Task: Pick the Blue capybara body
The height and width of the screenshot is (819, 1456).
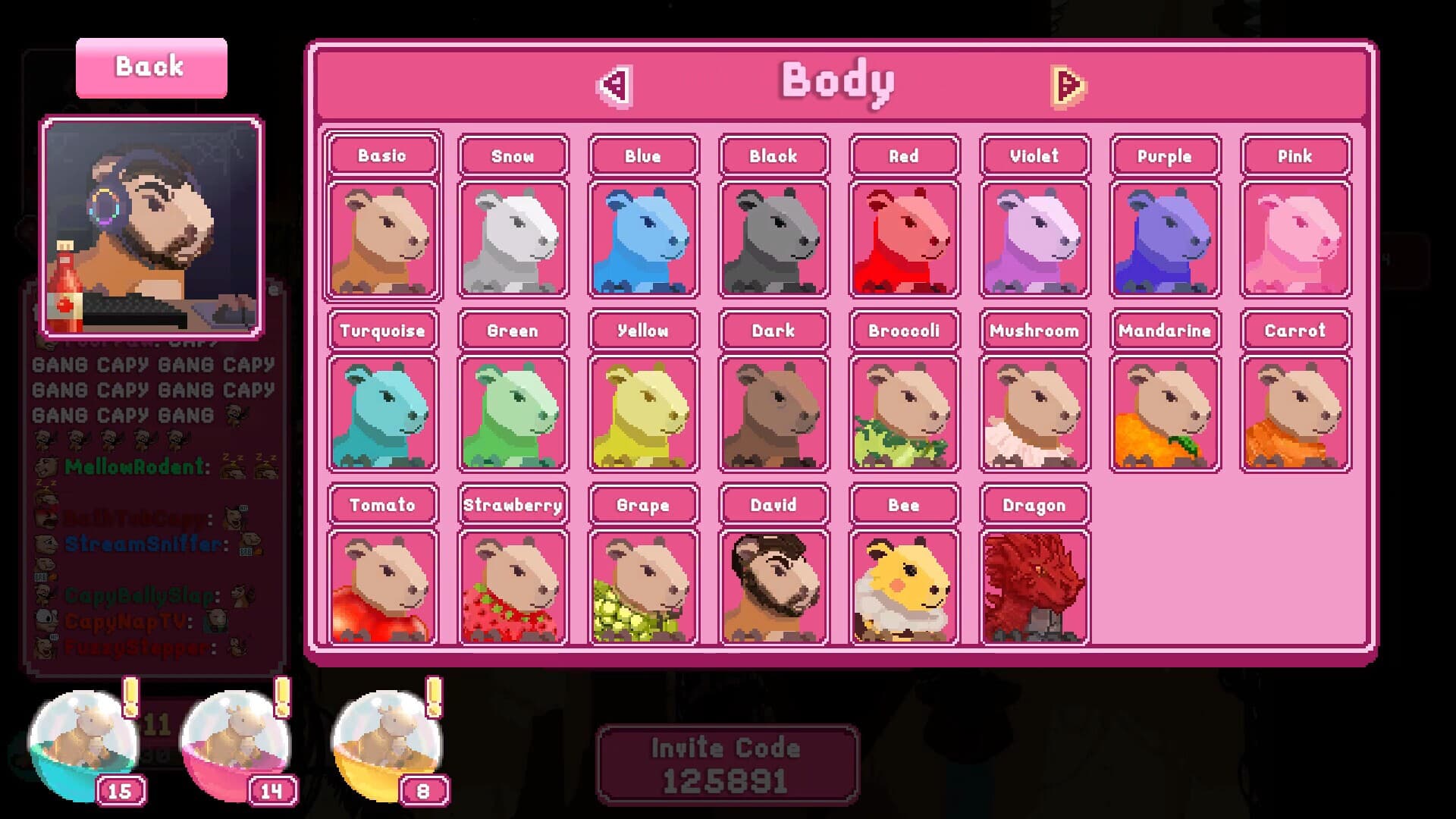Action: [x=643, y=239]
